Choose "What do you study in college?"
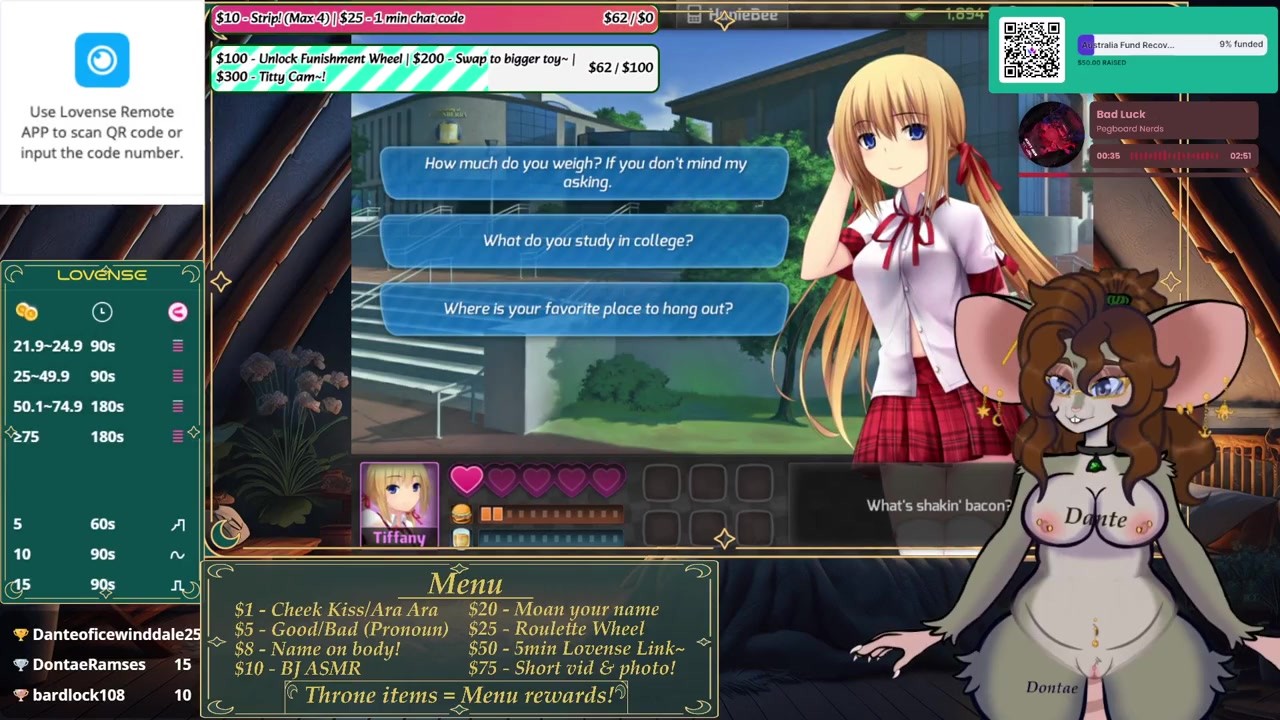This screenshot has width=1280, height=720. coord(587,241)
